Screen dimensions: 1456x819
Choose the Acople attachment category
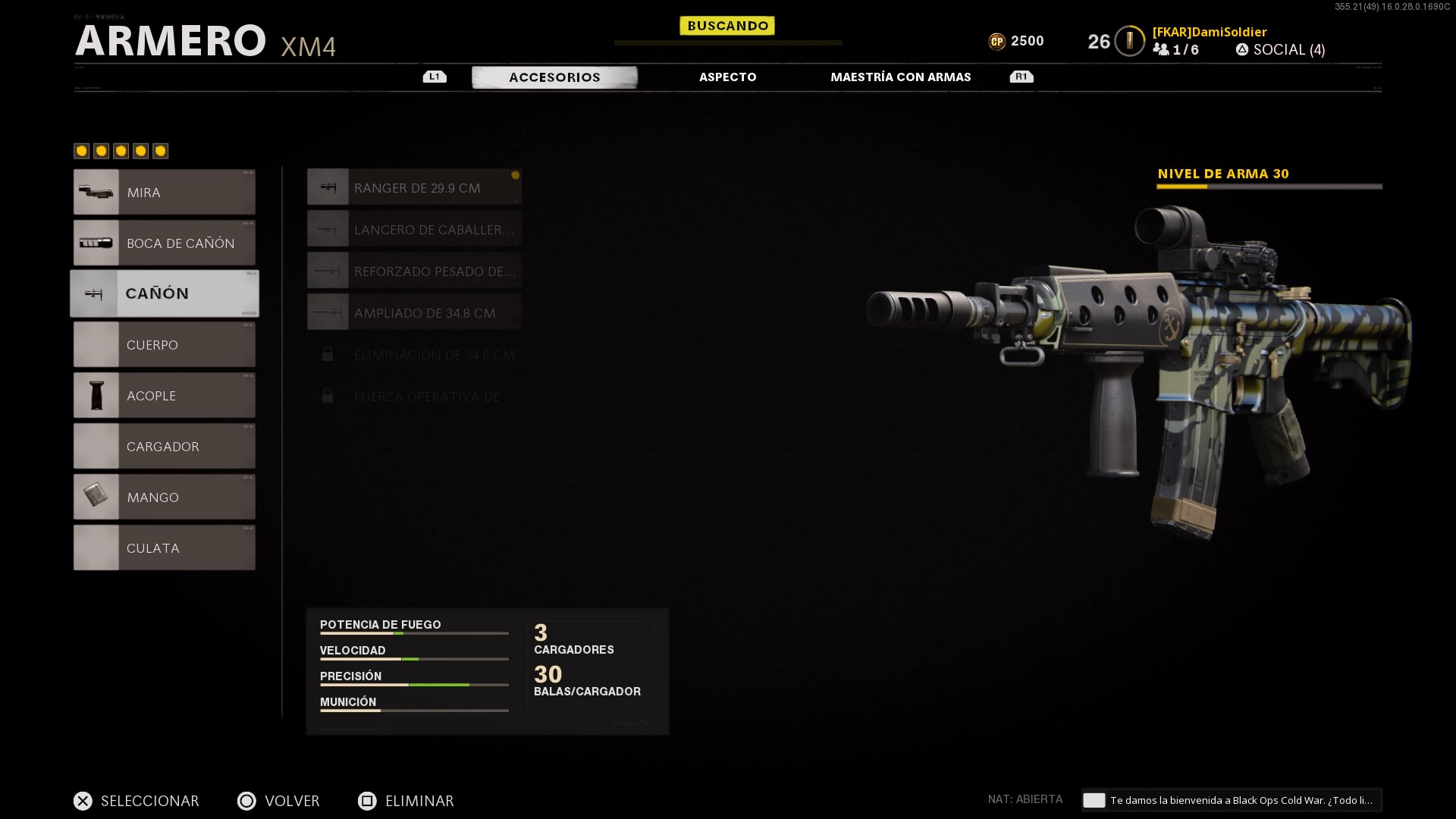pos(165,396)
